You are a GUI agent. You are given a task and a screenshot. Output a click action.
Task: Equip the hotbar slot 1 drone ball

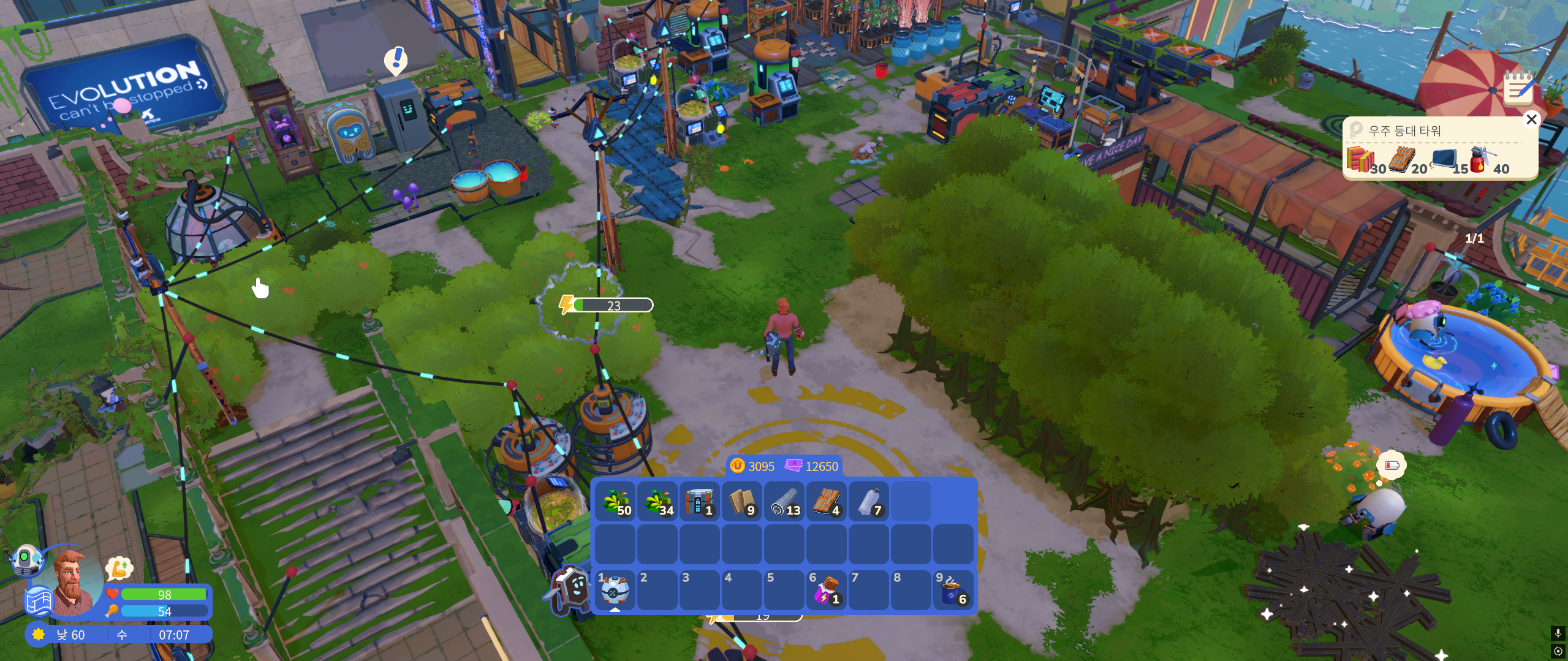coord(615,591)
